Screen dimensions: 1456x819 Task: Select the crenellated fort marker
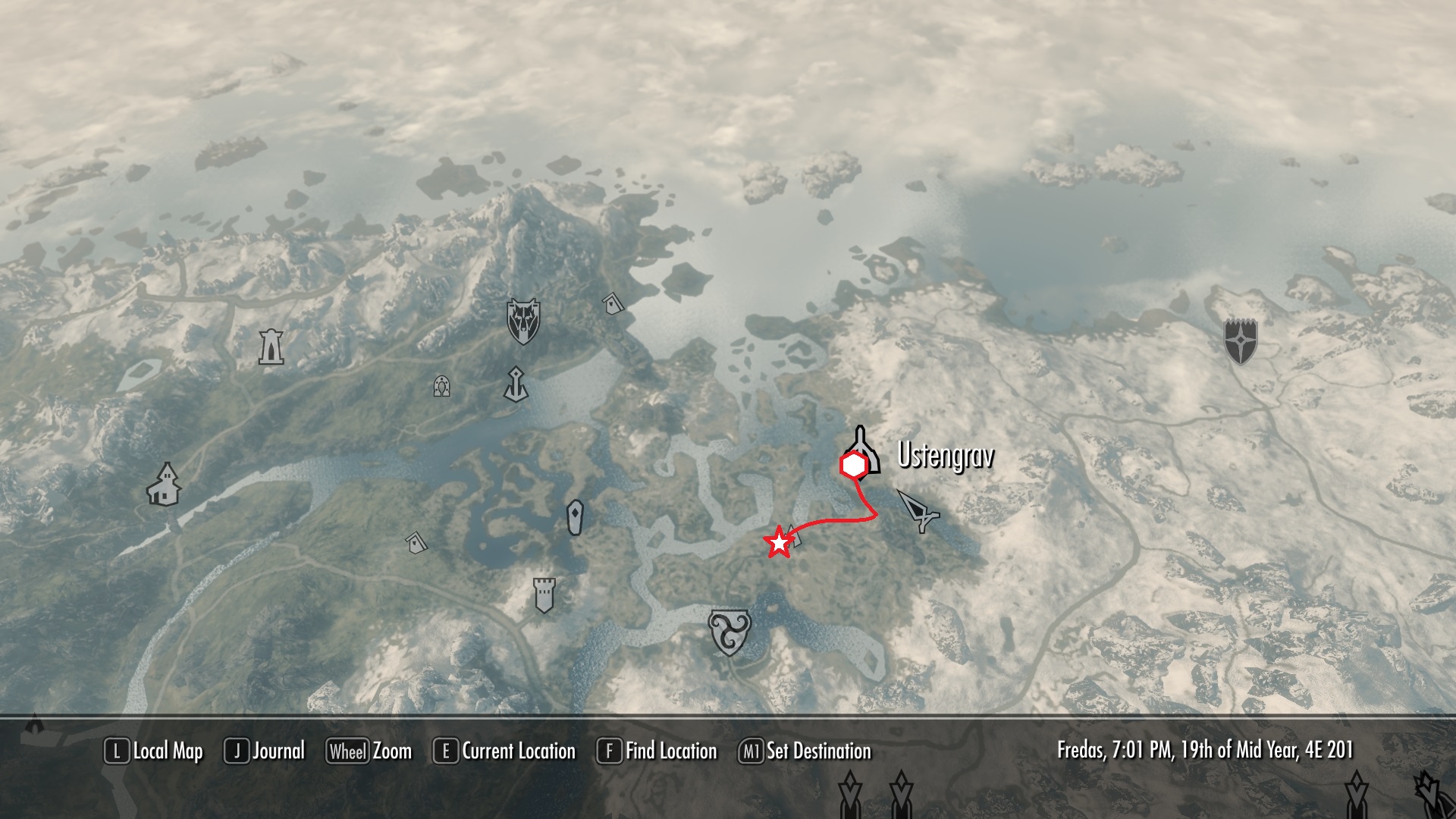pyautogui.click(x=544, y=595)
